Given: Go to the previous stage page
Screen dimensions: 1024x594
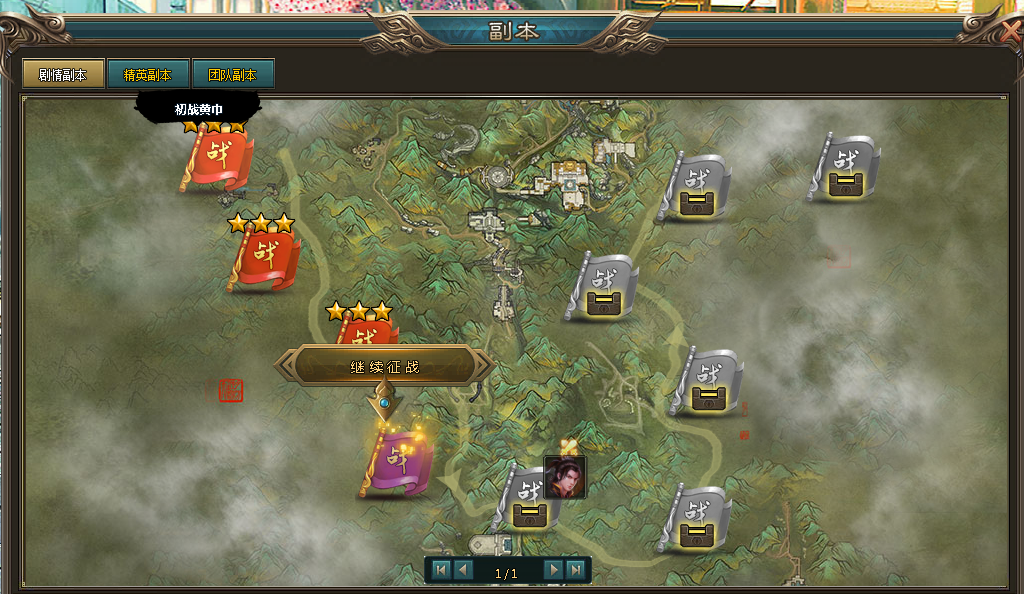Looking at the screenshot, I should coord(463,570).
